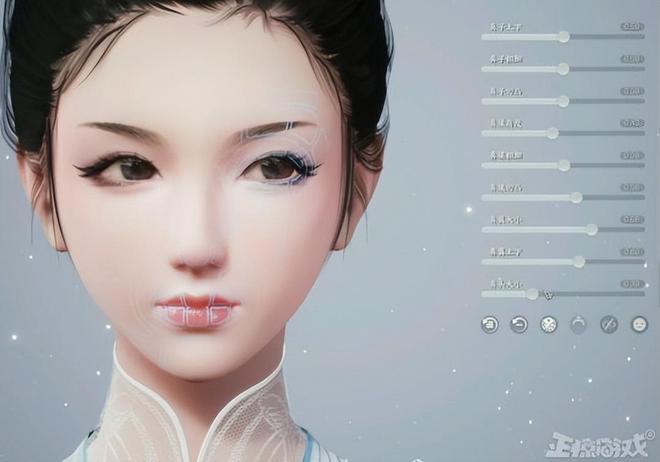660x462 pixels.
Task: Click the bottom slider's handle beside the cursor
Action: tap(532, 294)
